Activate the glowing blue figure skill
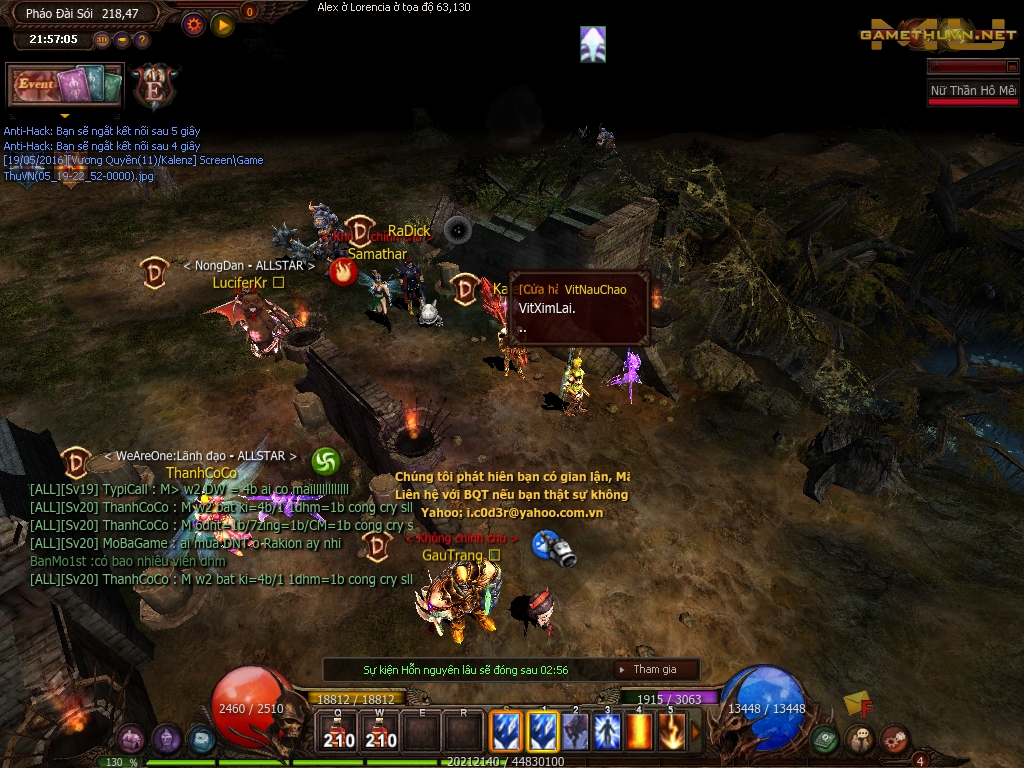Viewport: 1024px width, 768px height. pyautogui.click(x=607, y=731)
